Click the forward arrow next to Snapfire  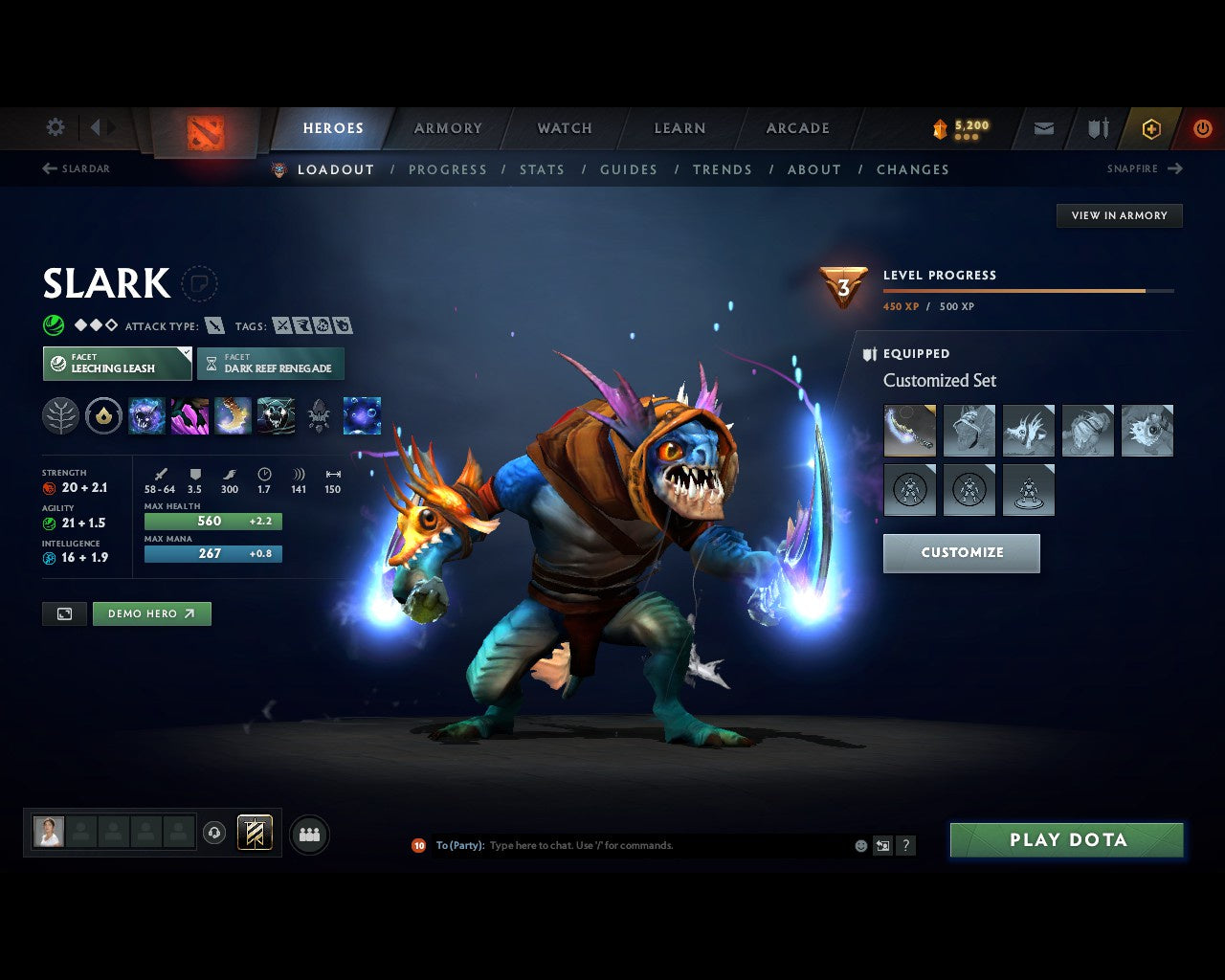(x=1176, y=168)
